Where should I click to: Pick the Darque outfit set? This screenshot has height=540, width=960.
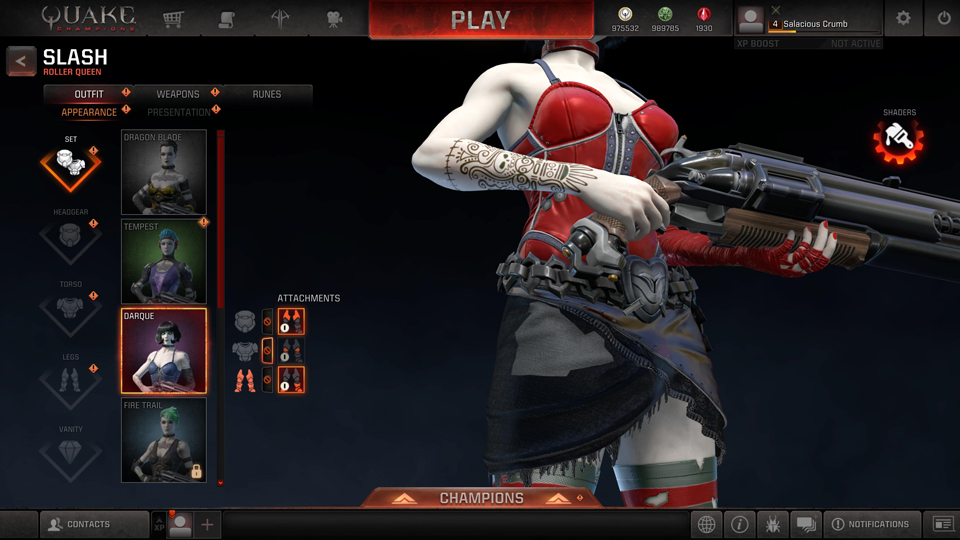pyautogui.click(x=164, y=350)
